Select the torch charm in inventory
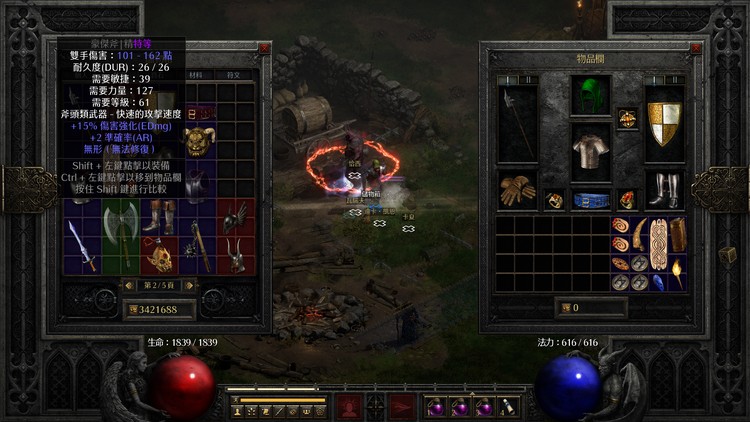This screenshot has height=422, width=750. click(679, 271)
